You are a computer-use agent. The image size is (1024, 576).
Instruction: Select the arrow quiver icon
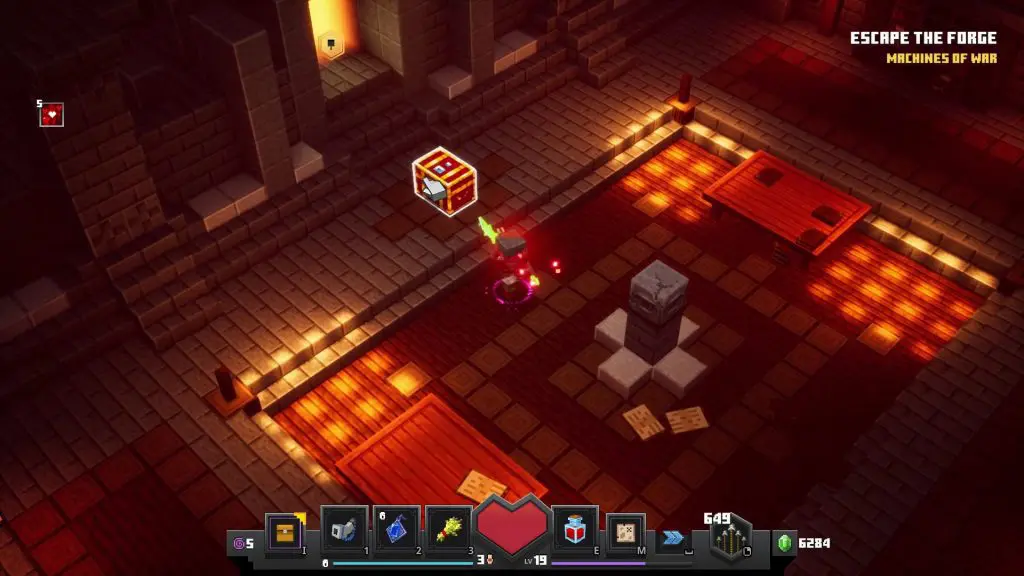731,537
